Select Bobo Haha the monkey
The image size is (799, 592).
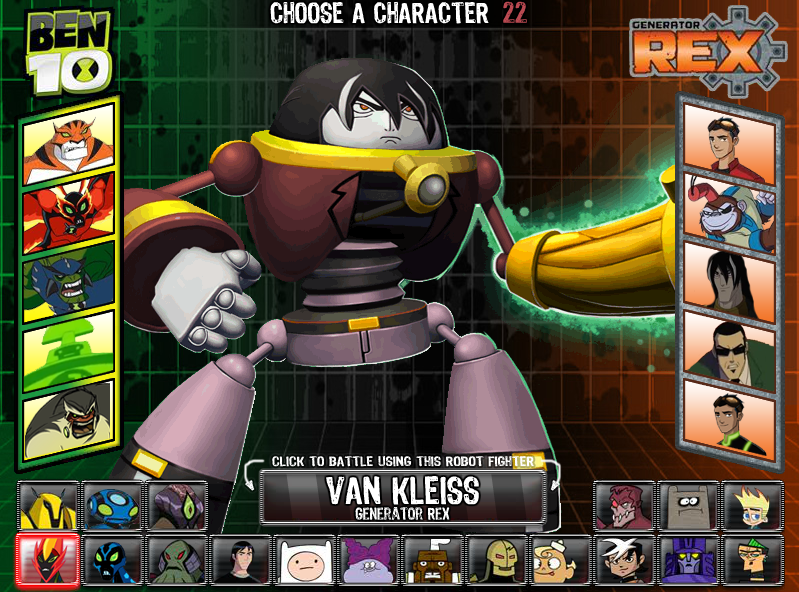(729, 206)
